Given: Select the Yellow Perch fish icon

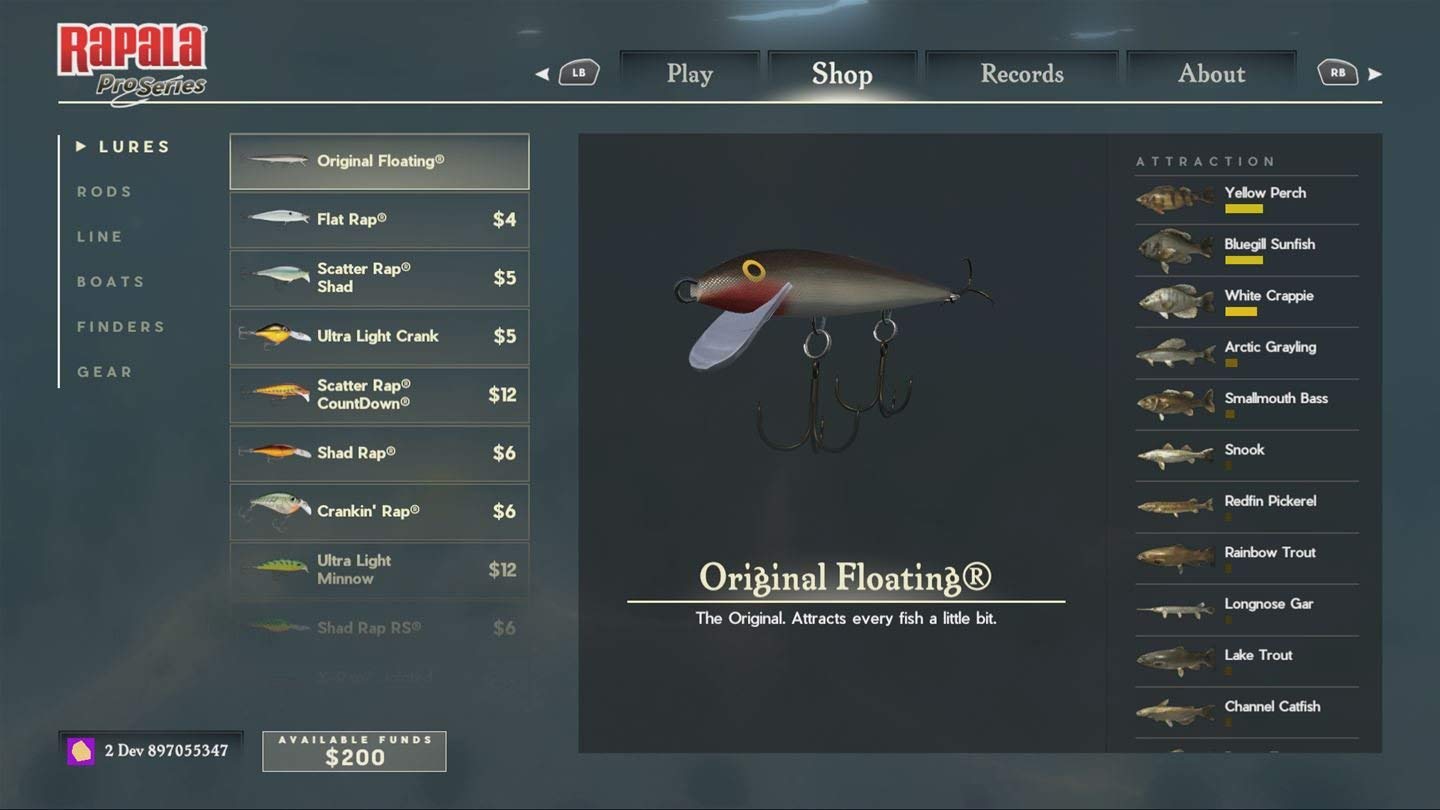Looking at the screenshot, I should coord(1173,197).
